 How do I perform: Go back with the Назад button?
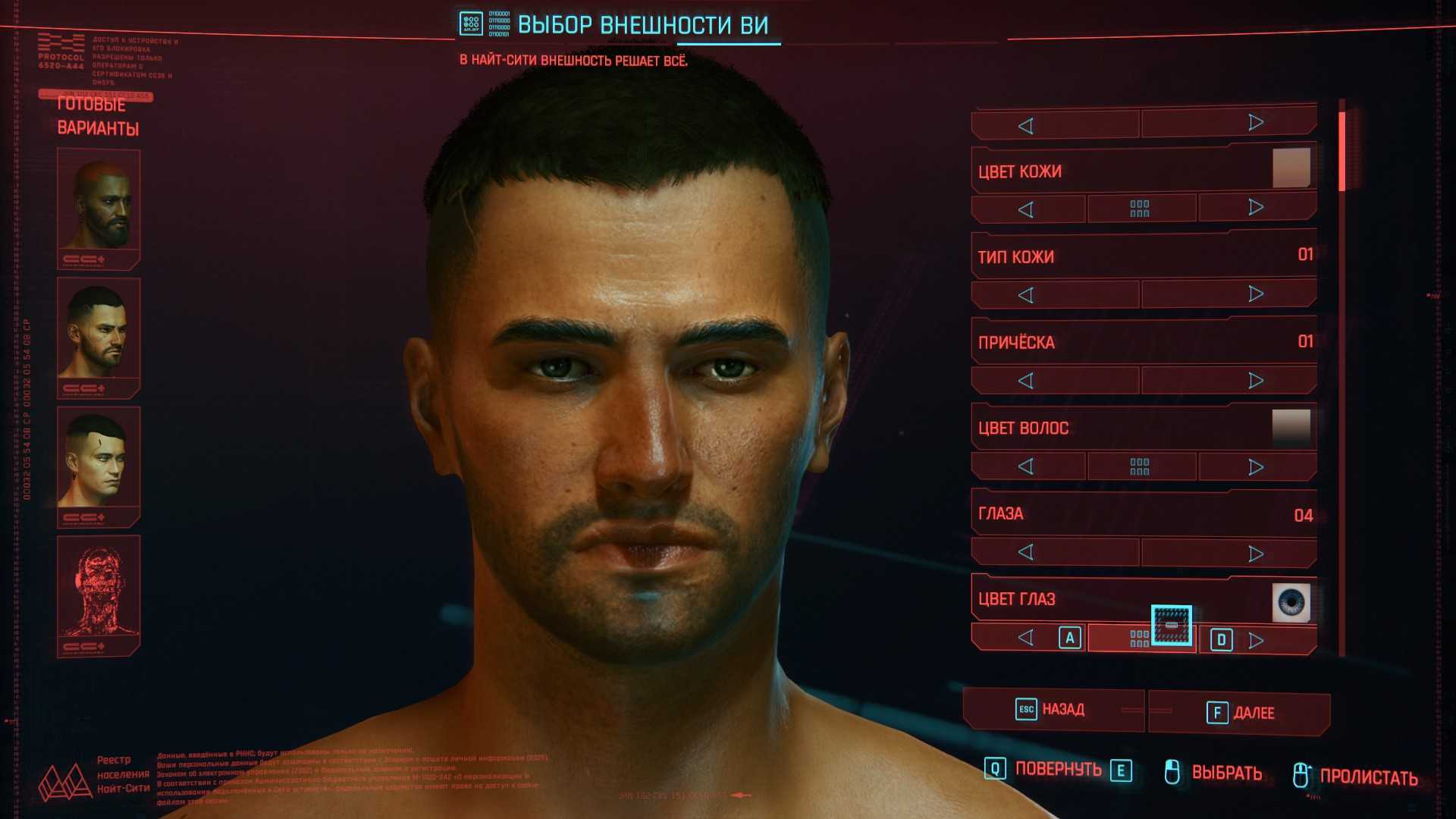click(1053, 710)
